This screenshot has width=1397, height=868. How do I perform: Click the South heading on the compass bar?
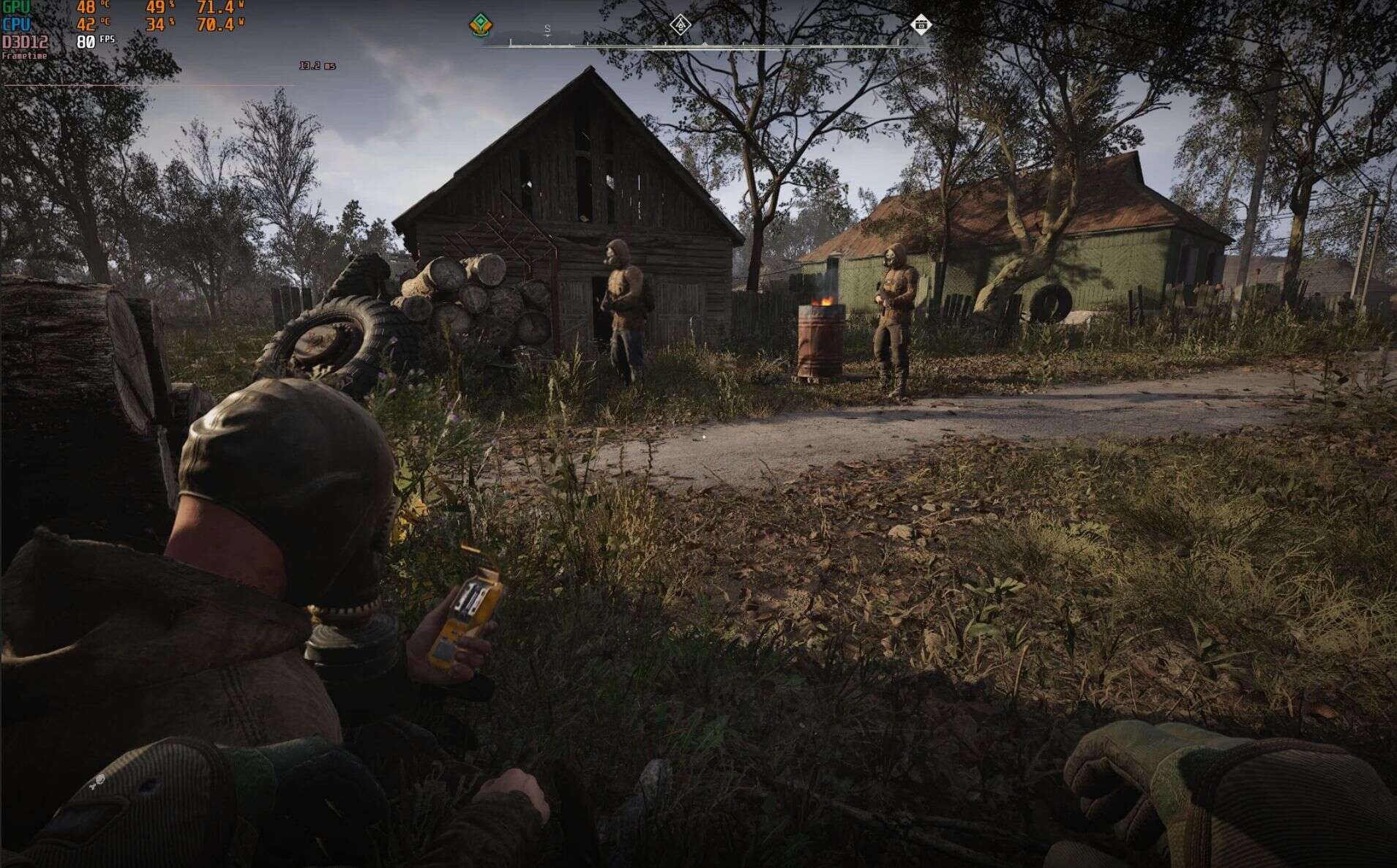(547, 30)
